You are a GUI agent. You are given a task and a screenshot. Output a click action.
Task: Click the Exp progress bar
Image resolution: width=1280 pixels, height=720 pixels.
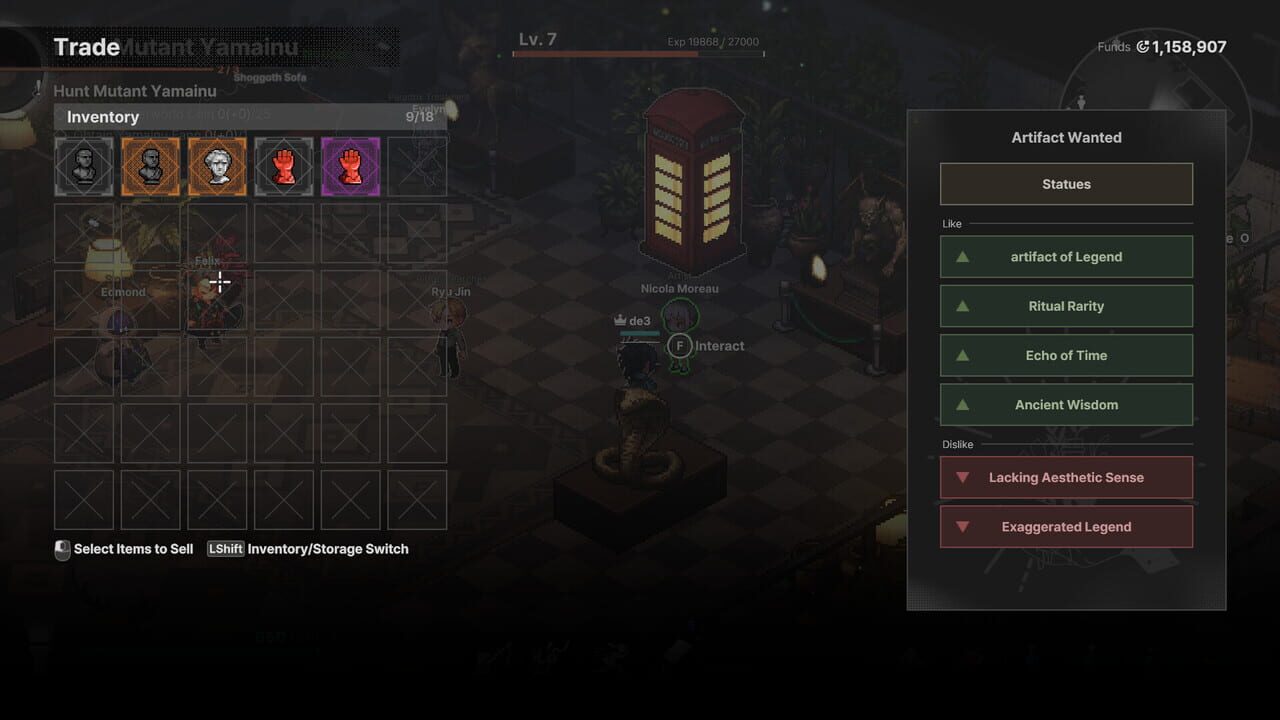coord(637,56)
